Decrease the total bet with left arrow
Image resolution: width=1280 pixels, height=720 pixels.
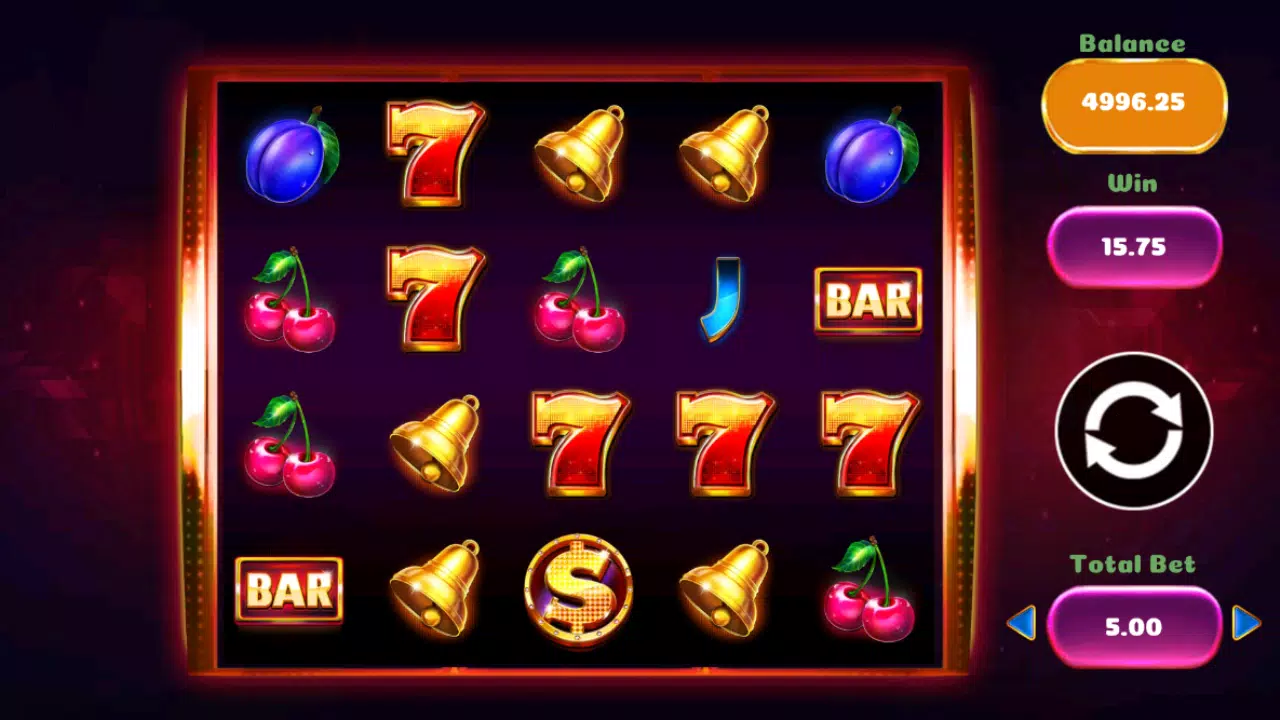point(1021,624)
